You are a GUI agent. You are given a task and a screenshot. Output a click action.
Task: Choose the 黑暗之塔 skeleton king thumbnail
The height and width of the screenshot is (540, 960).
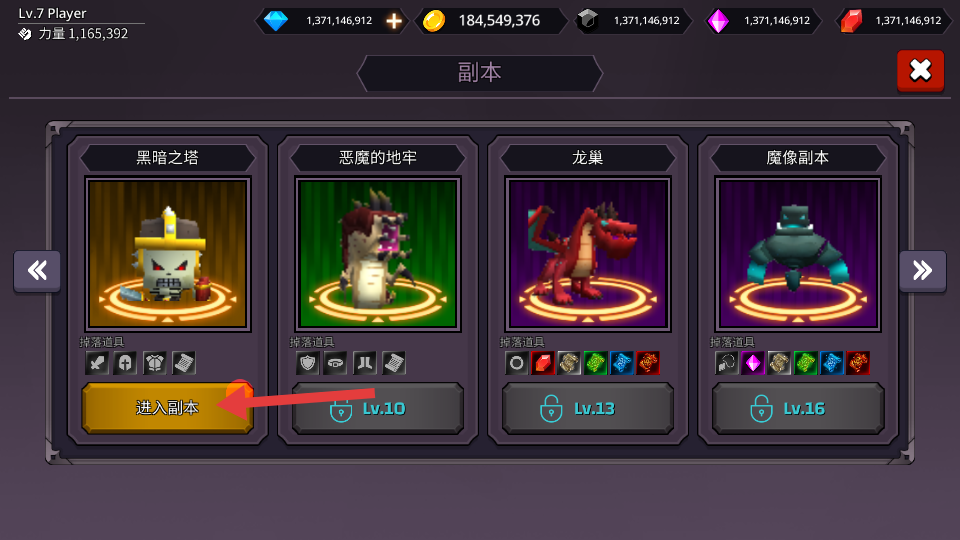[167, 254]
